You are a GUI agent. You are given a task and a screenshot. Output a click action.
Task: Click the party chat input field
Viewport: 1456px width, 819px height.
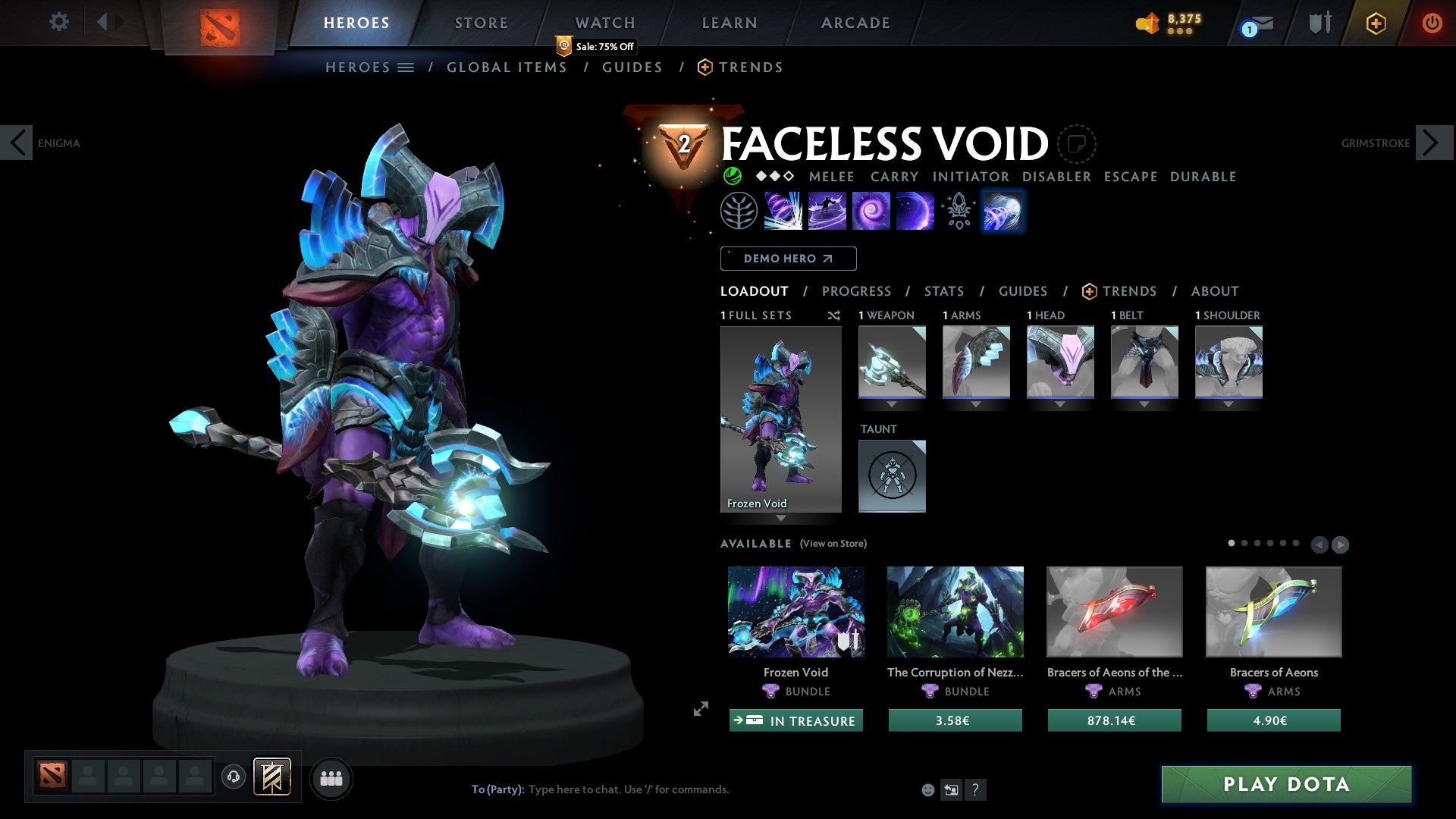coord(629,789)
